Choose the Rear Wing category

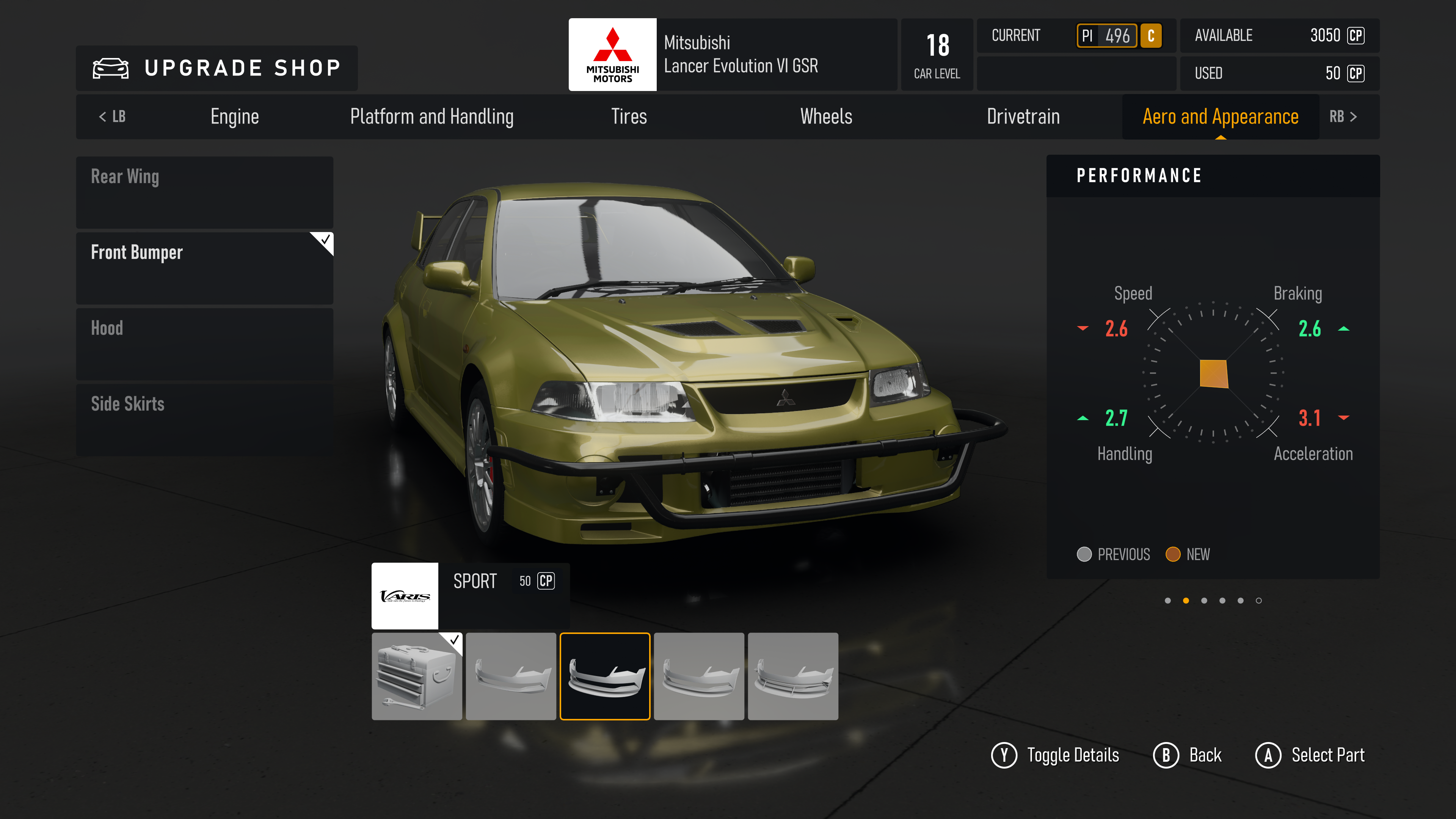coord(205,192)
